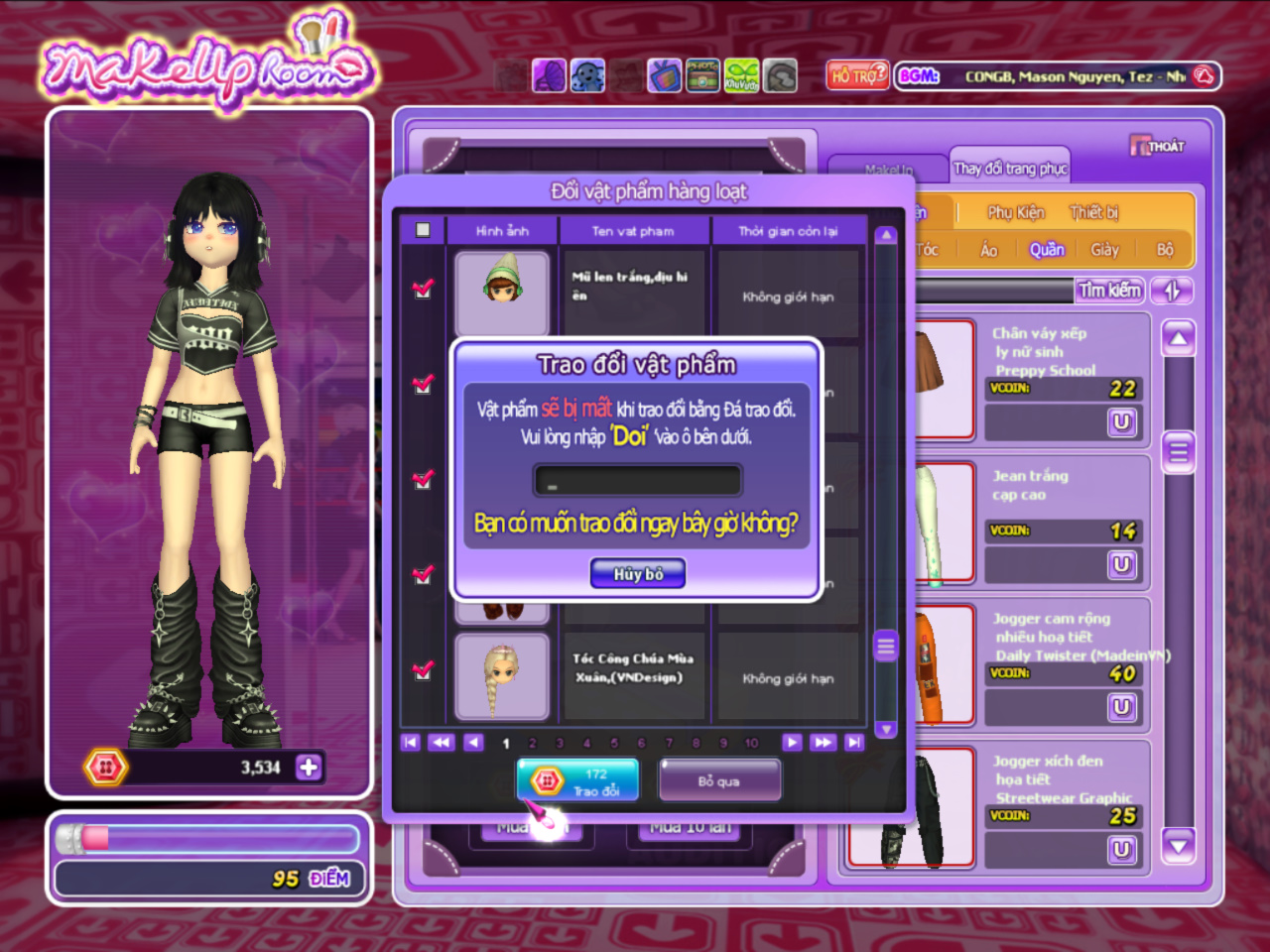Uncheck the Mũ len trắng hat item
This screenshot has height=952, width=1270.
(x=423, y=289)
